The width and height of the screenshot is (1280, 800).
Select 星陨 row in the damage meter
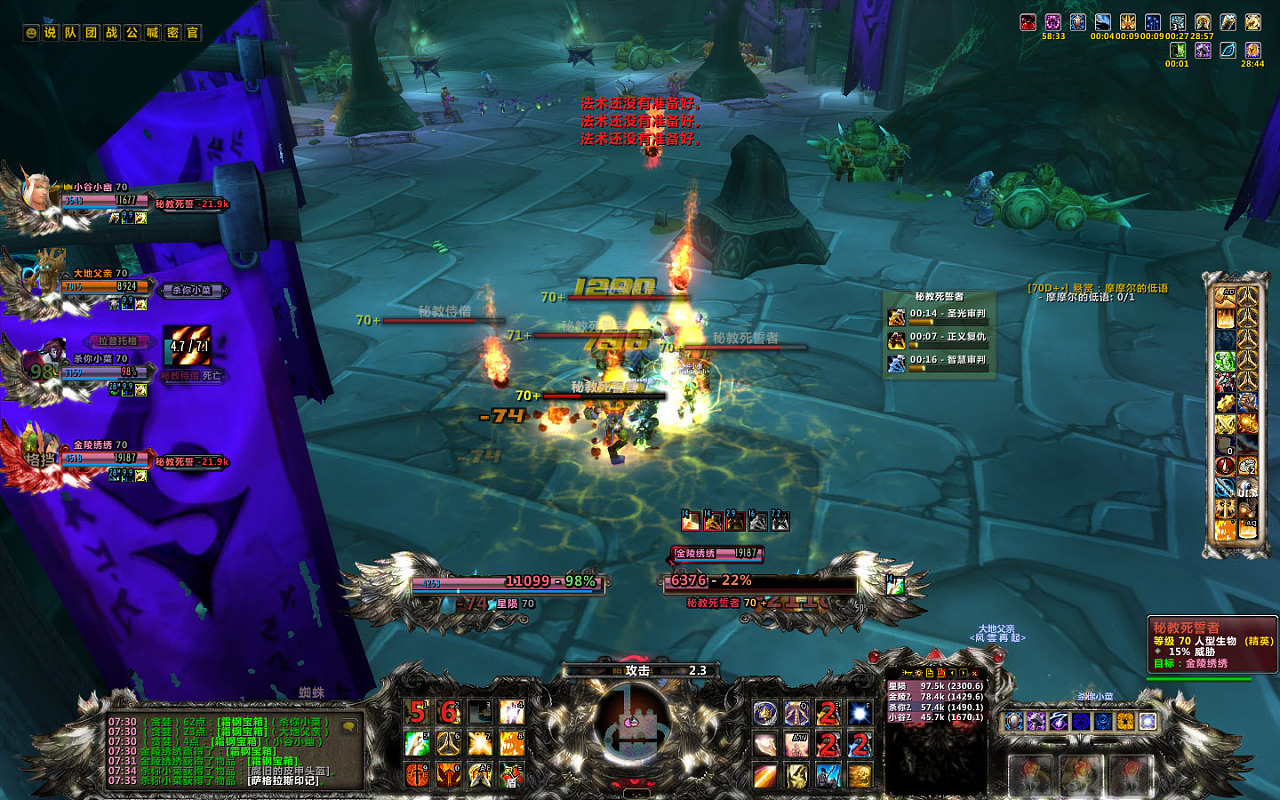coord(936,686)
